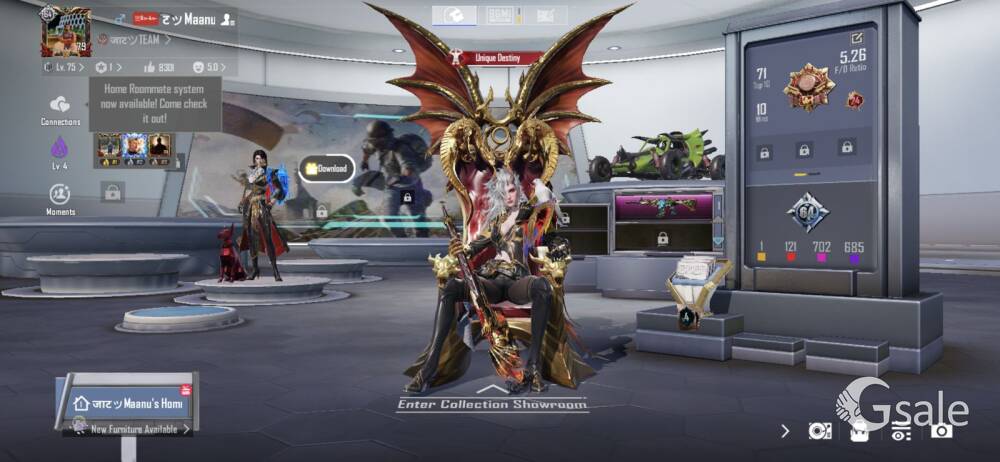Select the first tab at top center
Image resolution: width=1000 pixels, height=462 pixels.
coord(454,15)
